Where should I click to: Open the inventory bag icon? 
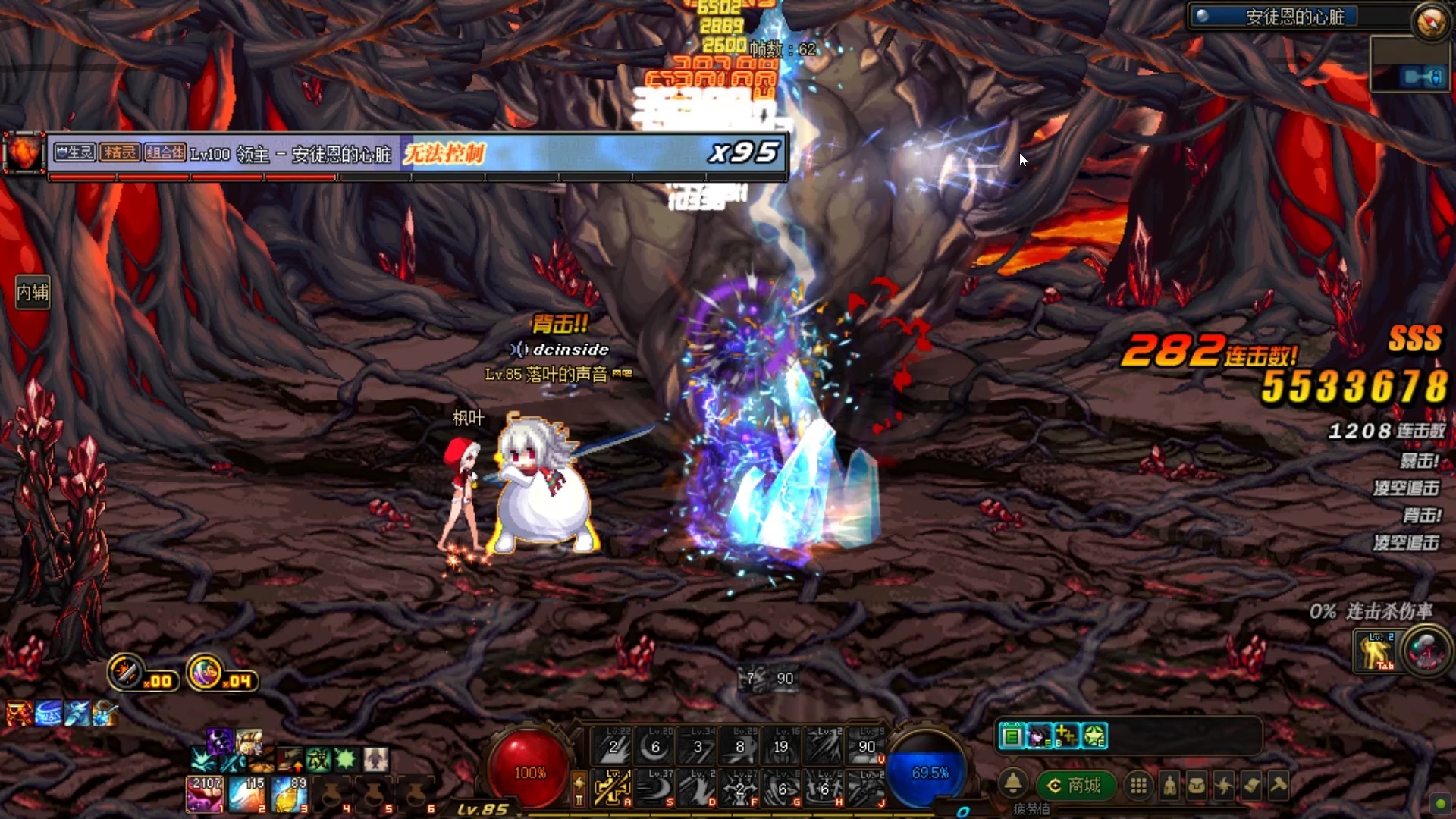(1197, 786)
